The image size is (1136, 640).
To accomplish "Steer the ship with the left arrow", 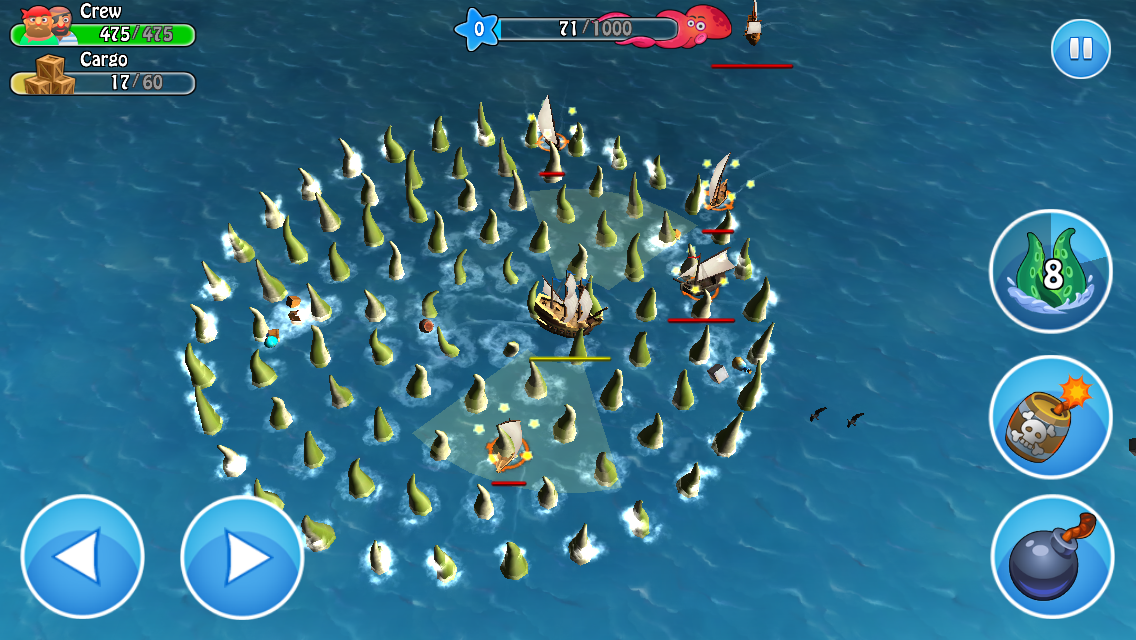I will pyautogui.click(x=82, y=556).
